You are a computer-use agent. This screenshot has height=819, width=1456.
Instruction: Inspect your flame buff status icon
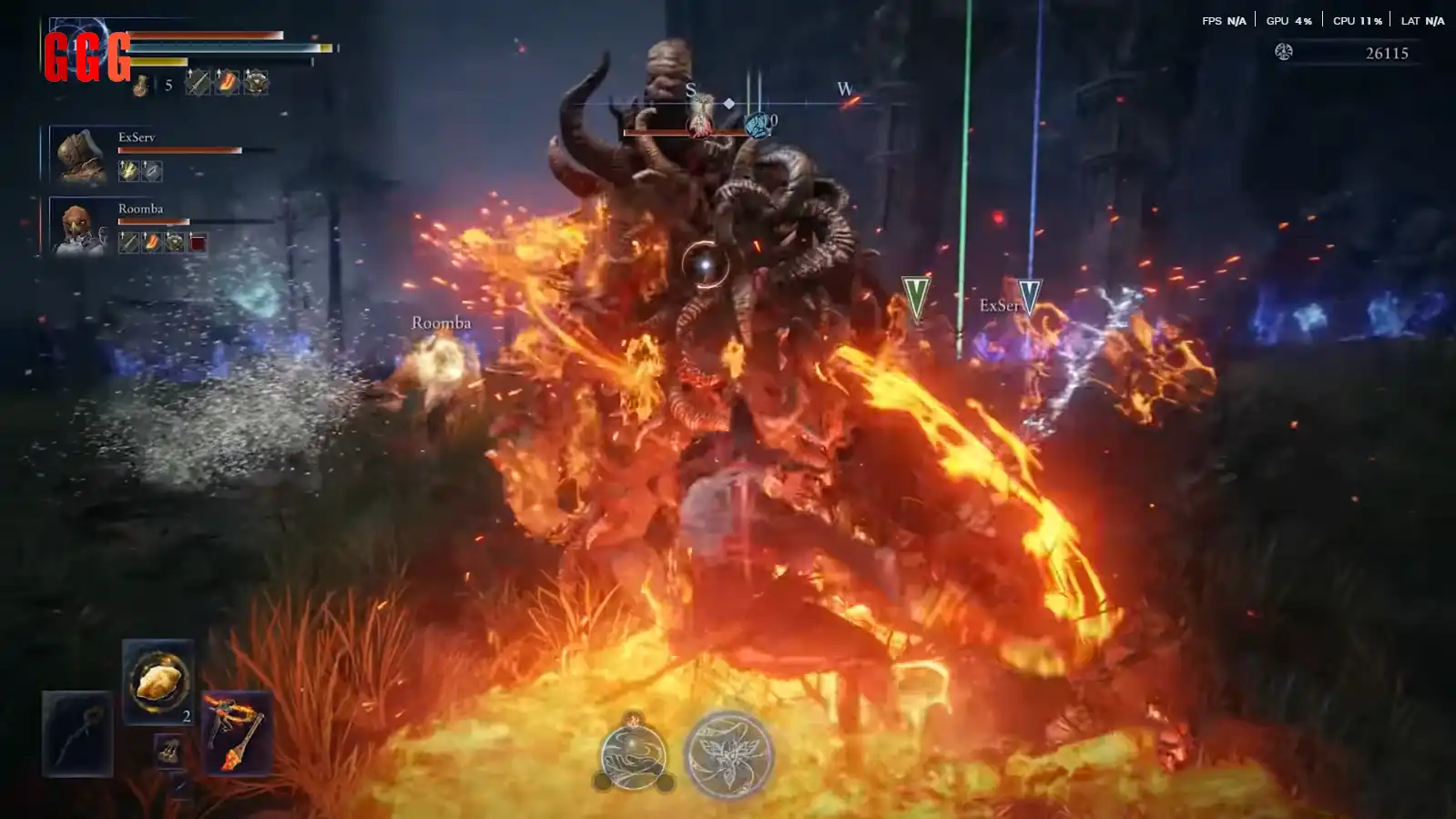point(227,83)
